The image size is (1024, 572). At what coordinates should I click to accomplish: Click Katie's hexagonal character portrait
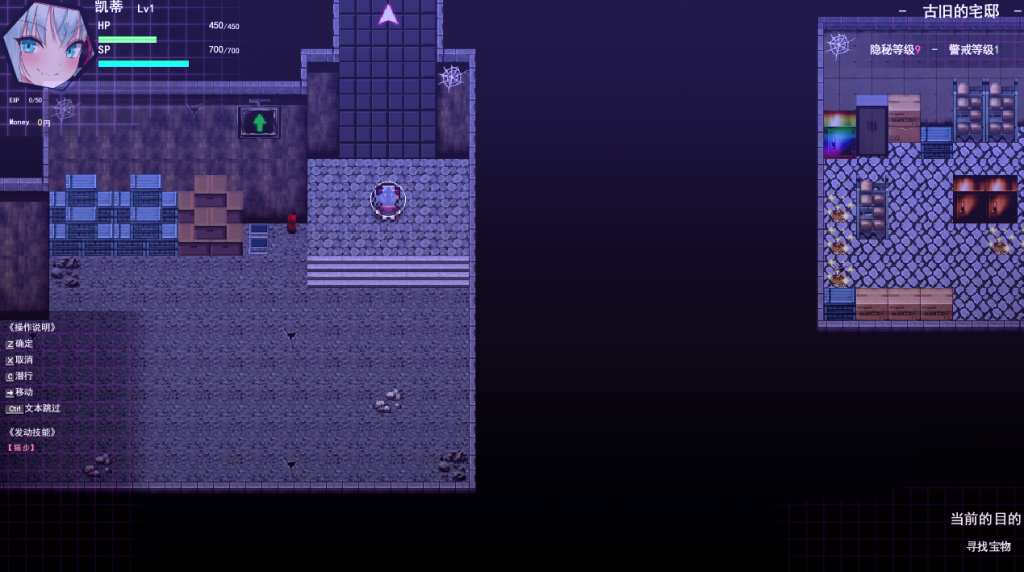(48, 42)
